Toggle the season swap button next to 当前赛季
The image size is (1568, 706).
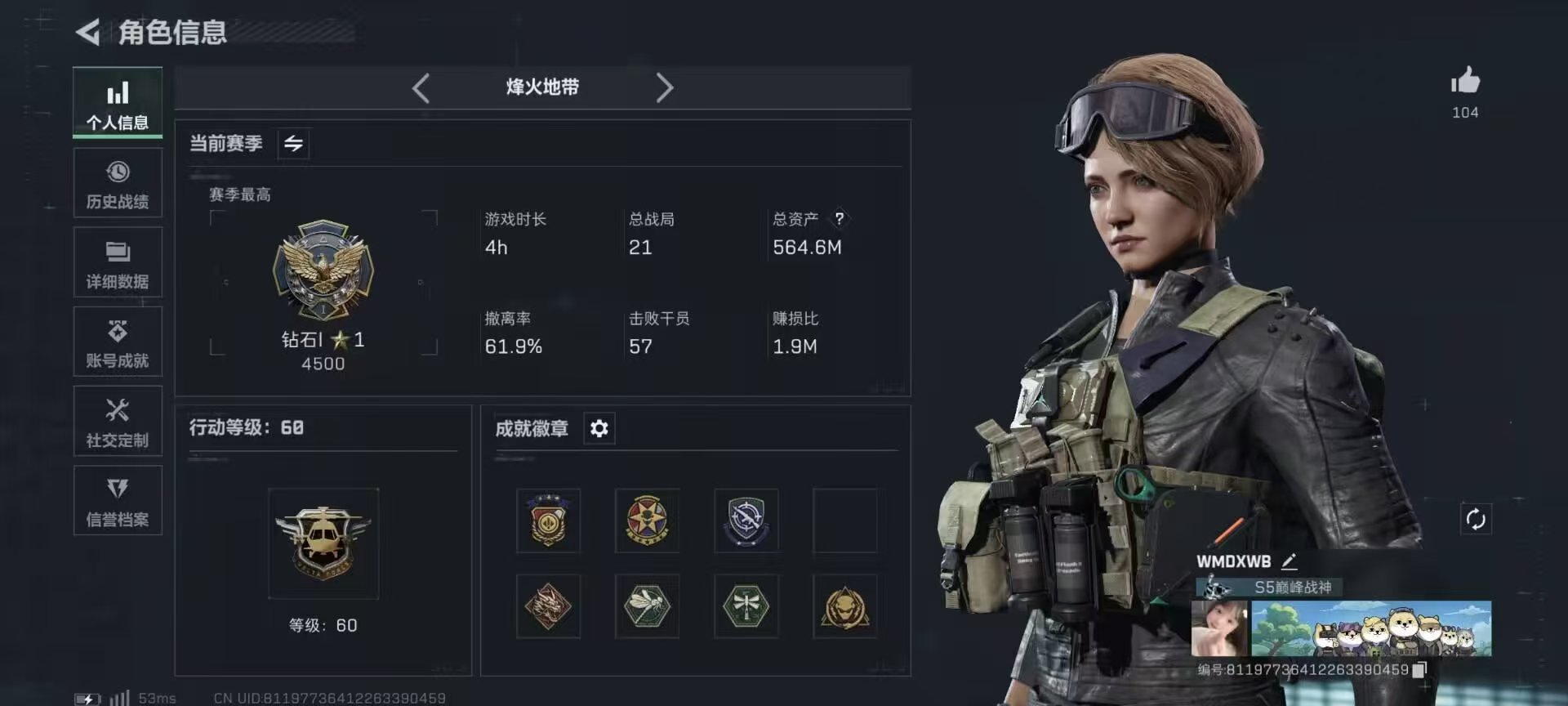[293, 144]
